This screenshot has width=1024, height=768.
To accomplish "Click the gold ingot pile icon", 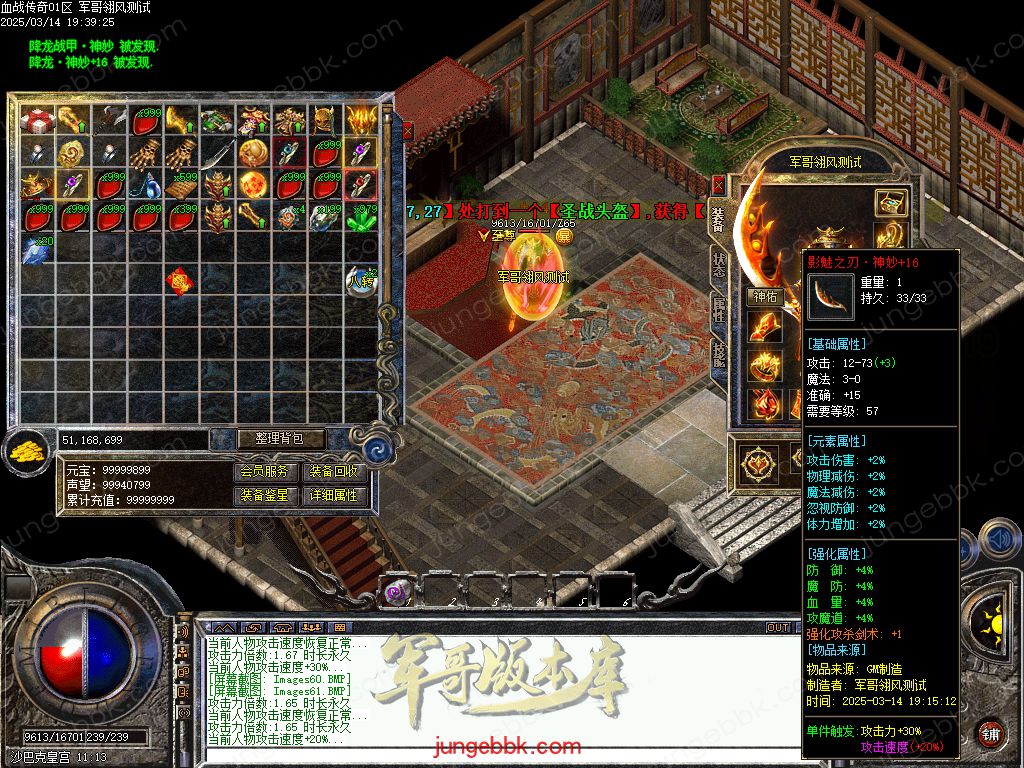I will point(25,451).
